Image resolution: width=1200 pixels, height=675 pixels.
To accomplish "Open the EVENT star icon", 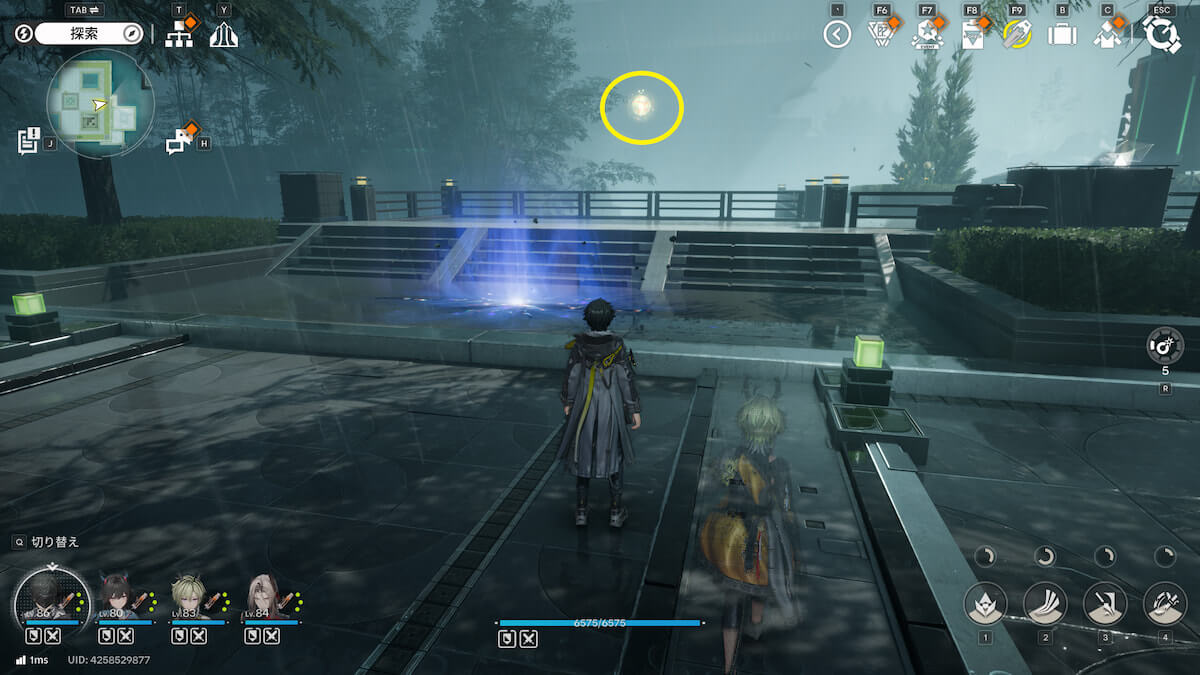I will click(927, 36).
